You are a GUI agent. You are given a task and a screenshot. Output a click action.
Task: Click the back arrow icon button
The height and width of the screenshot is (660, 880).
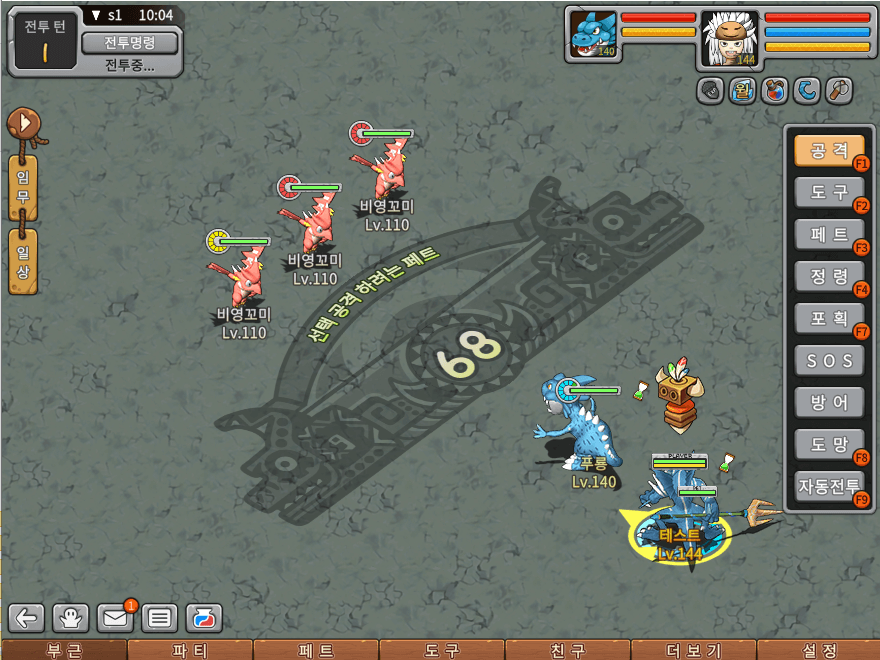[x=27, y=618]
